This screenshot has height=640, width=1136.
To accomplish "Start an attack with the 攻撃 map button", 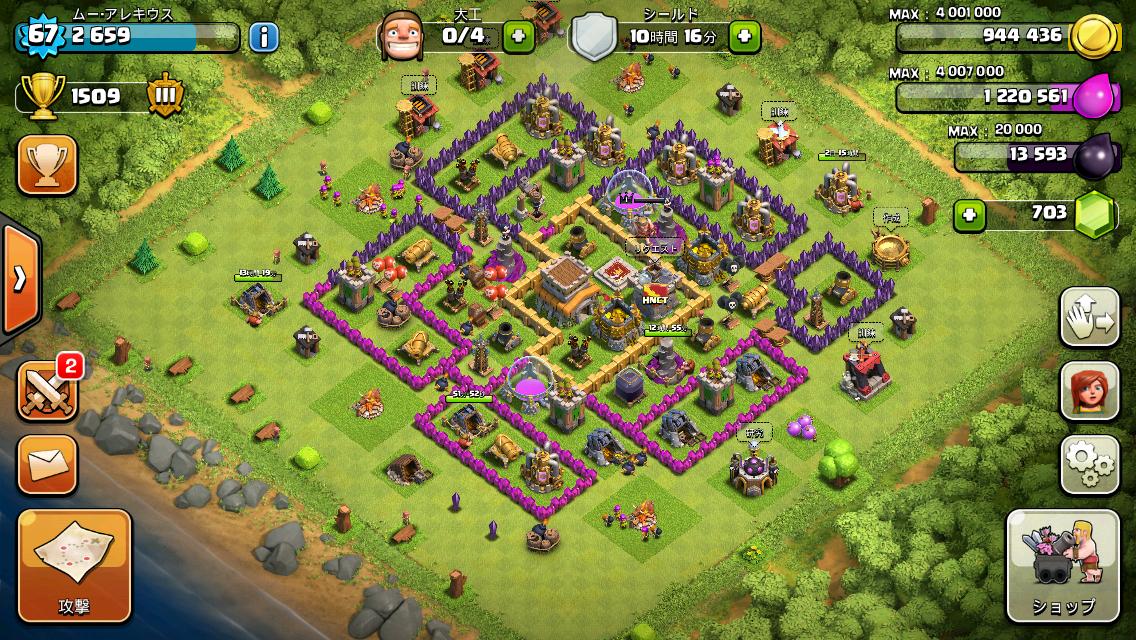I will pos(74,564).
